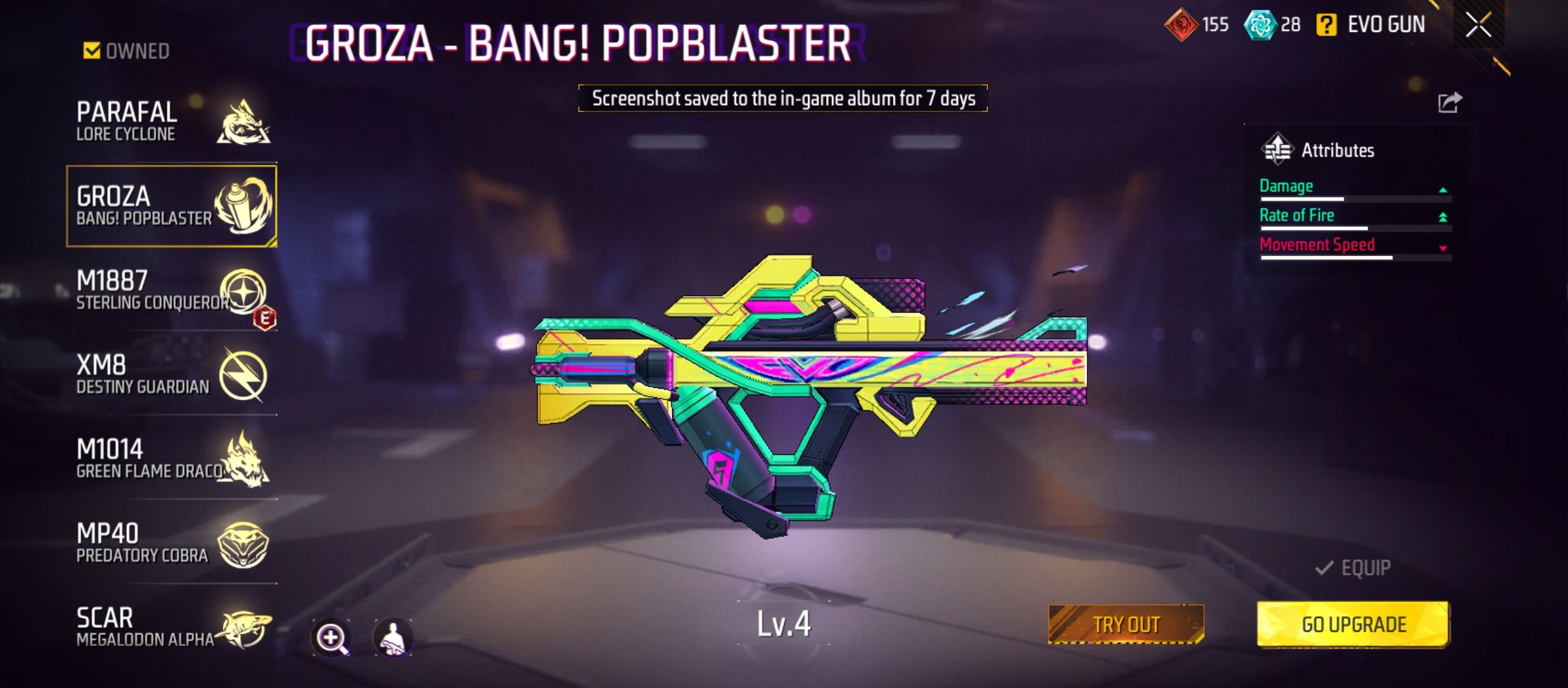The width and height of the screenshot is (1568, 688).
Task: Pick the XM8 Destiny Guardian skin
Action: (x=171, y=375)
